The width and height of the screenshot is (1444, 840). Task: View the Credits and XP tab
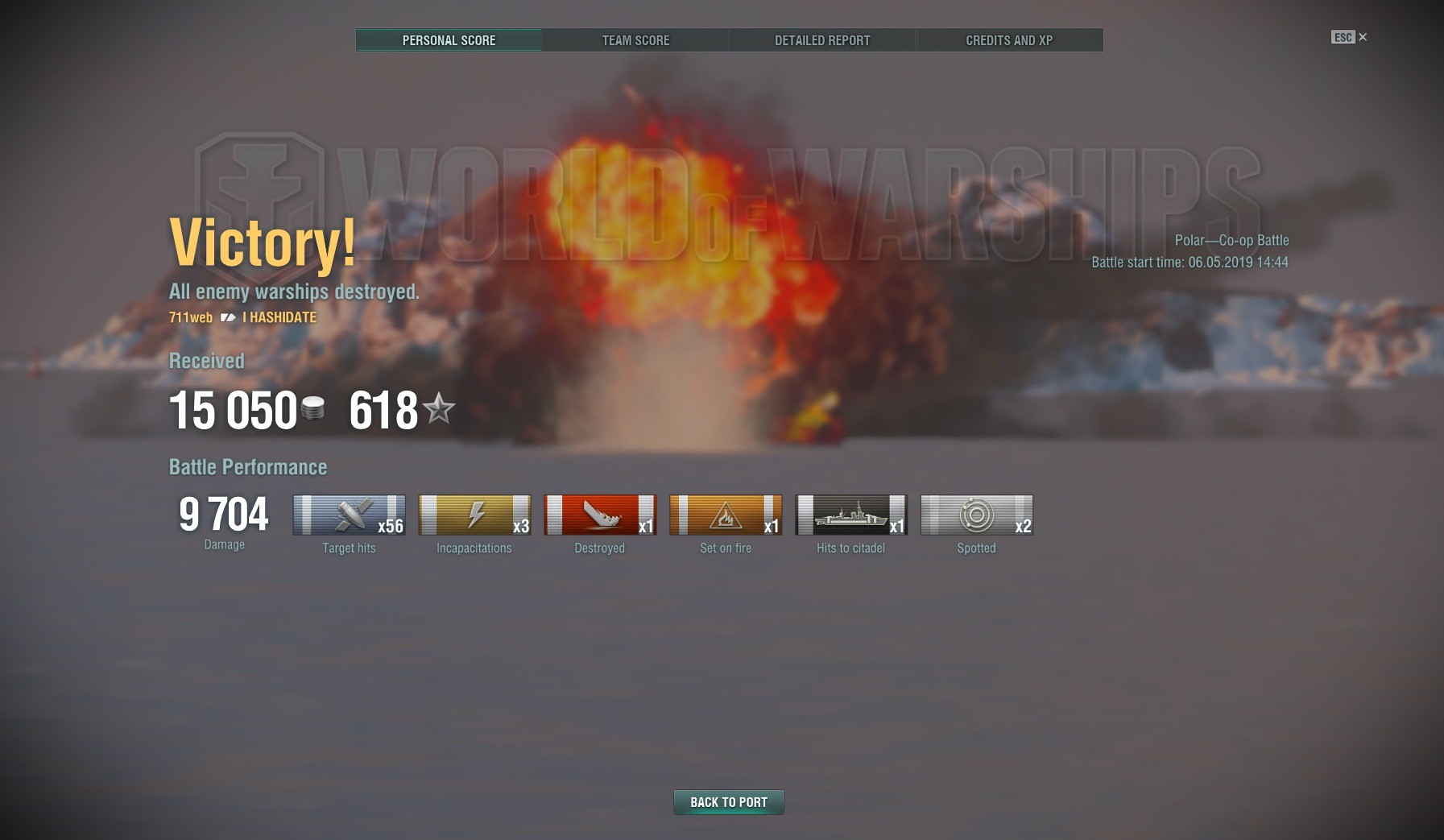[1009, 40]
